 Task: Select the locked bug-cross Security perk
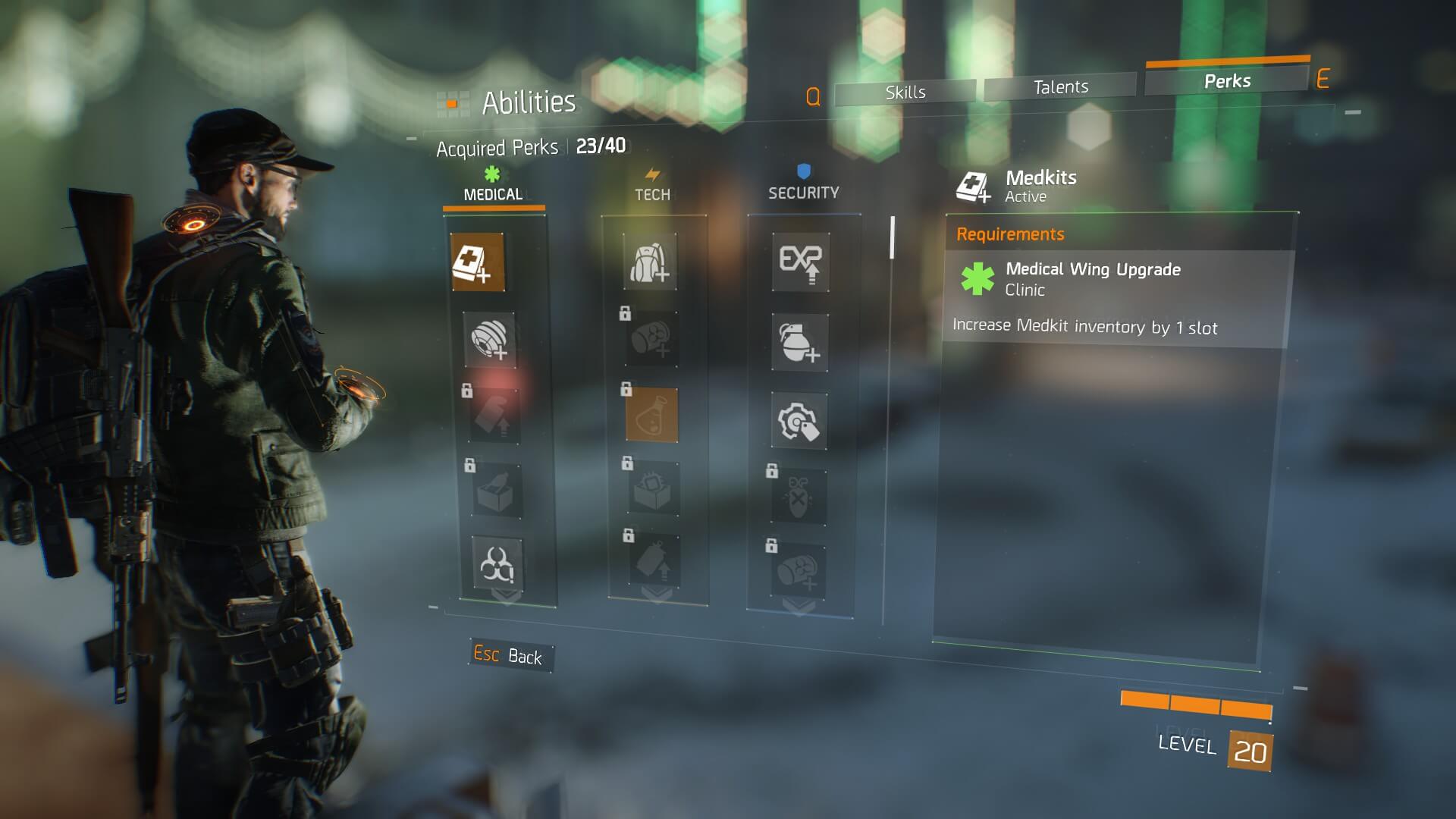(x=799, y=496)
